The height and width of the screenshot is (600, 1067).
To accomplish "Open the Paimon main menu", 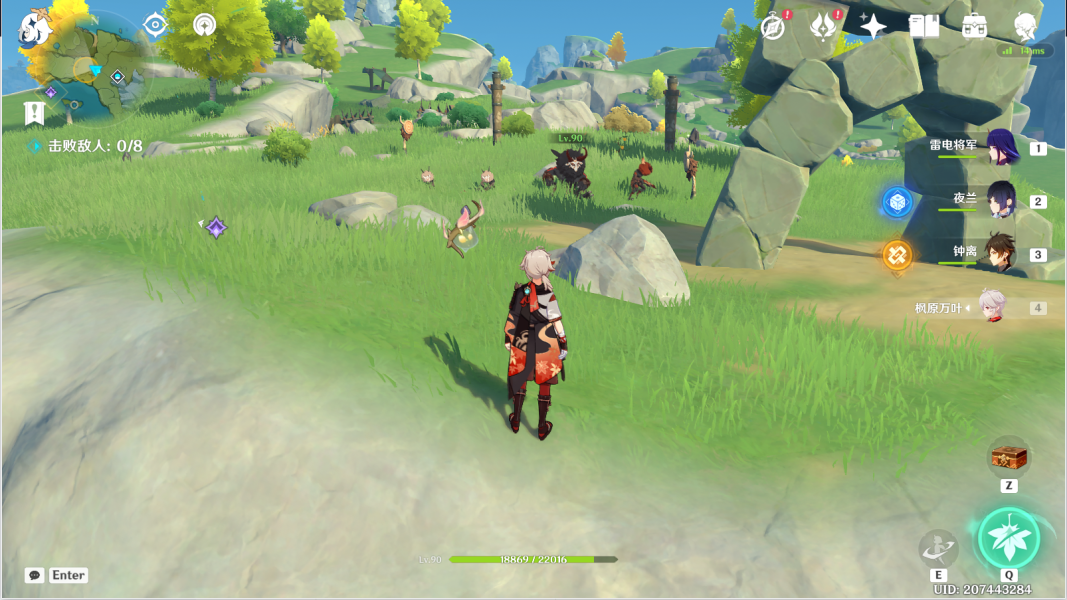I will point(36,28).
